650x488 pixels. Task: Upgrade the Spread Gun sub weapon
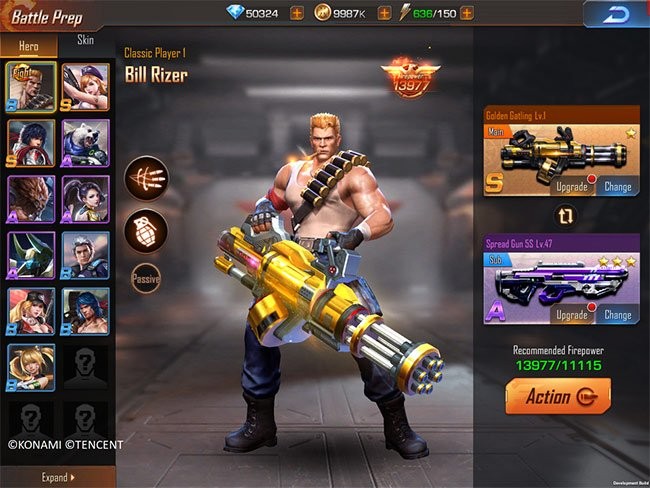[574, 315]
